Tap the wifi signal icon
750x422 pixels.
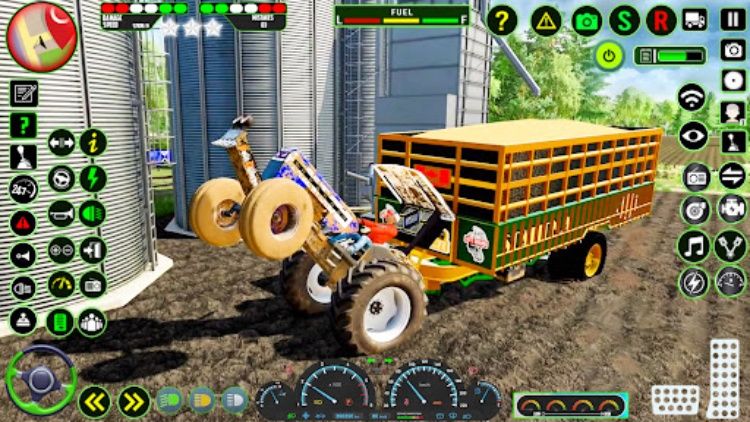click(x=692, y=98)
